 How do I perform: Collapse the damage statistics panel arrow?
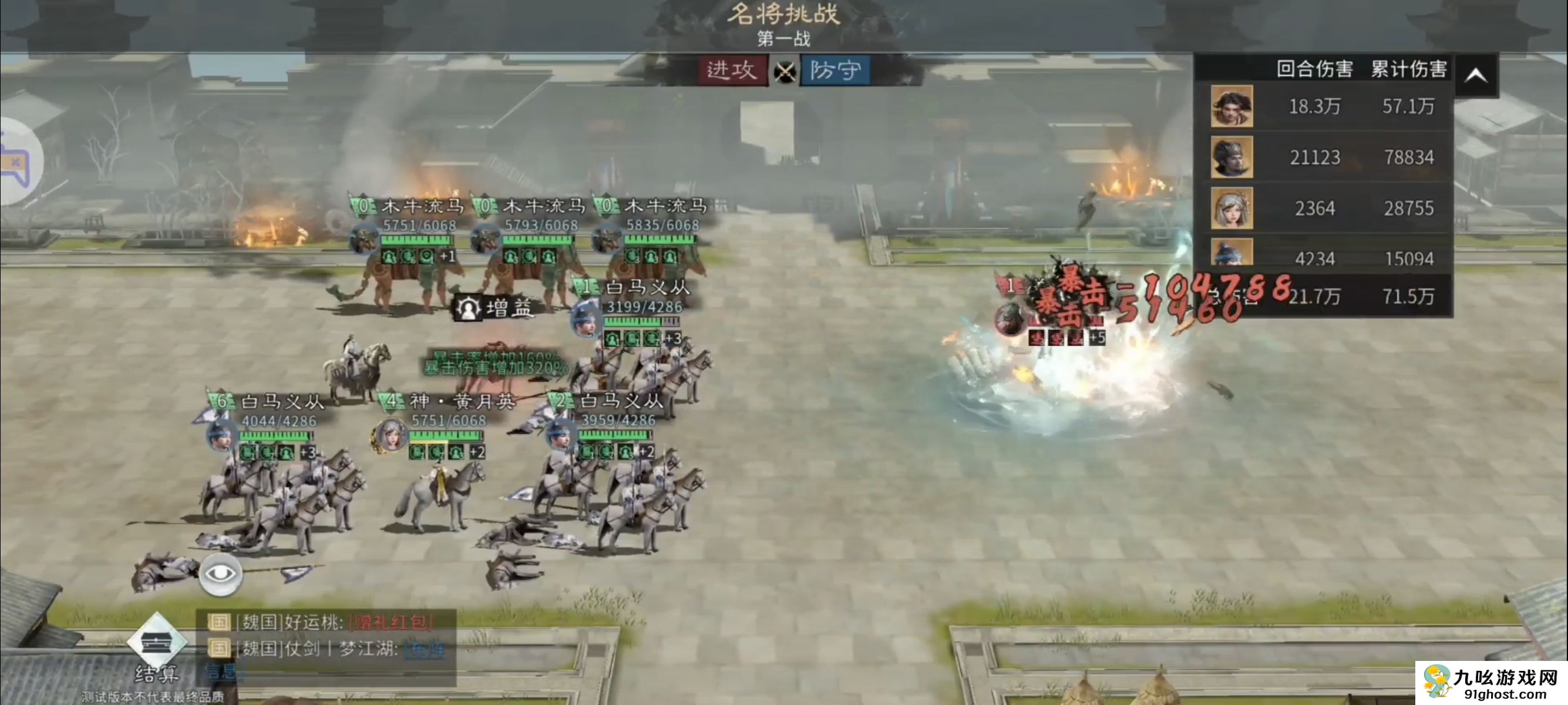[x=1475, y=75]
